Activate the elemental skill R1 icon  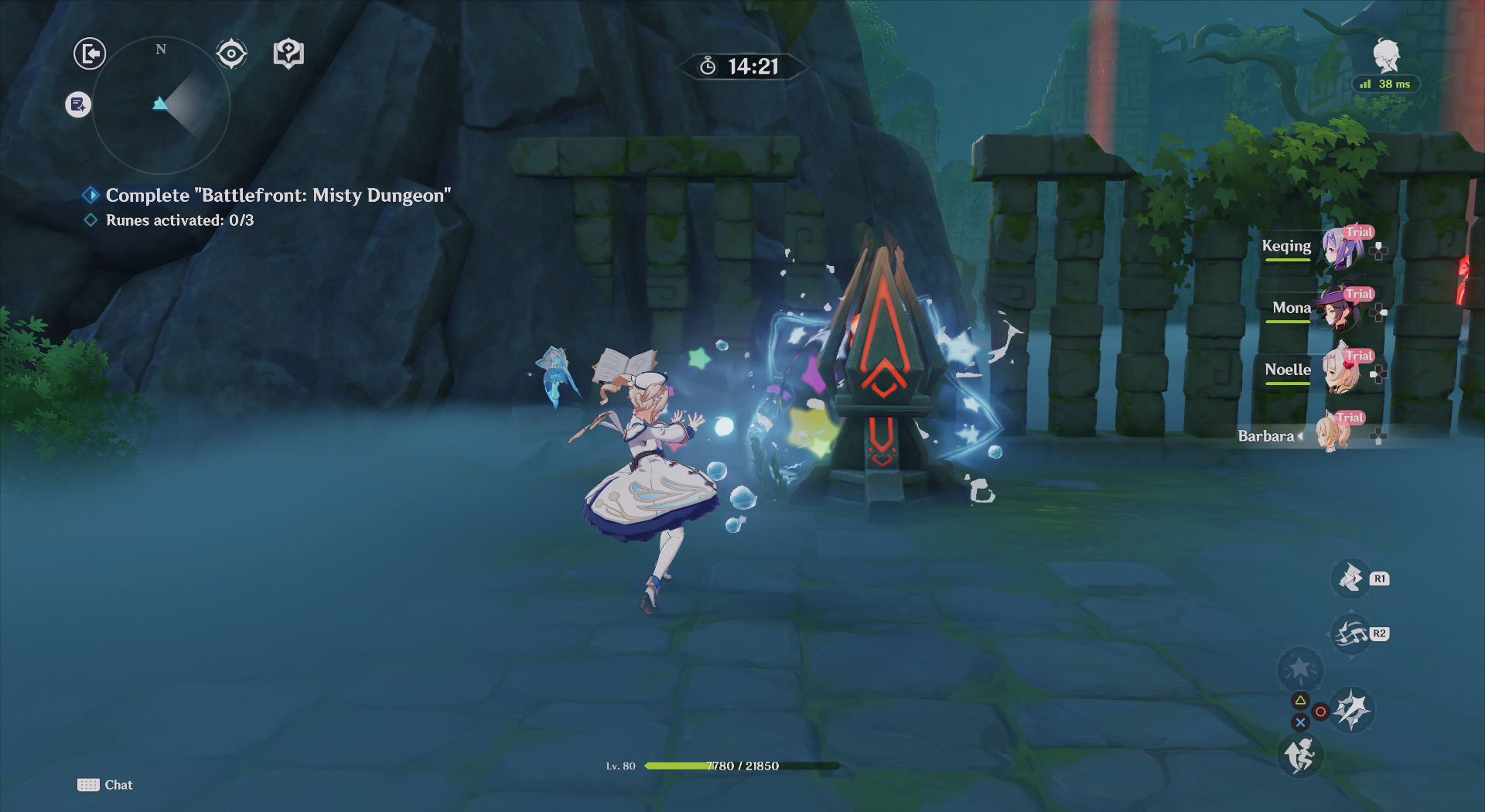click(x=1350, y=578)
